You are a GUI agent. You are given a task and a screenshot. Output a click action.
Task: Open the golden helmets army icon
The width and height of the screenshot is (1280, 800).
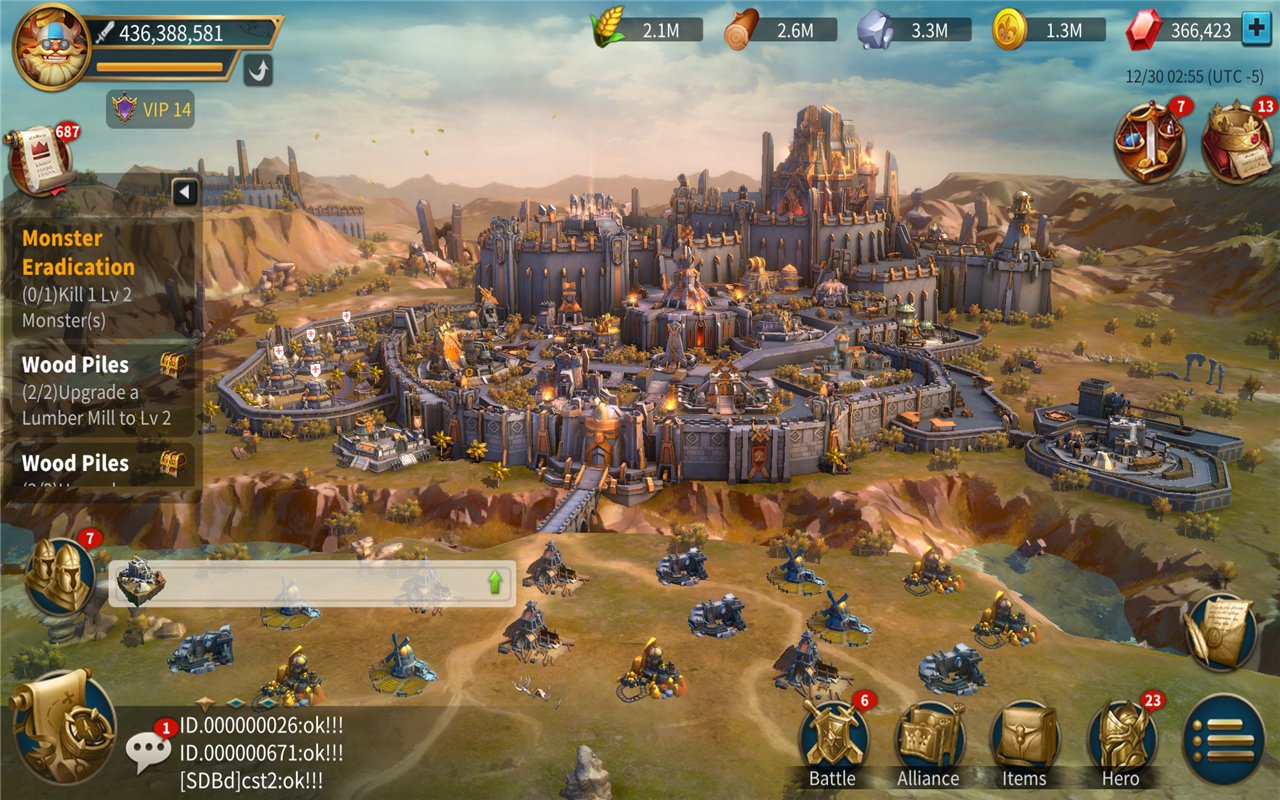pos(58,575)
